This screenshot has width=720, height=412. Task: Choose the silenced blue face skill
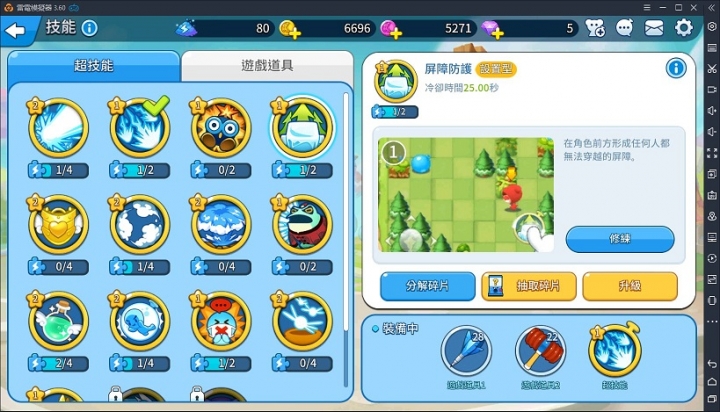click(x=221, y=321)
